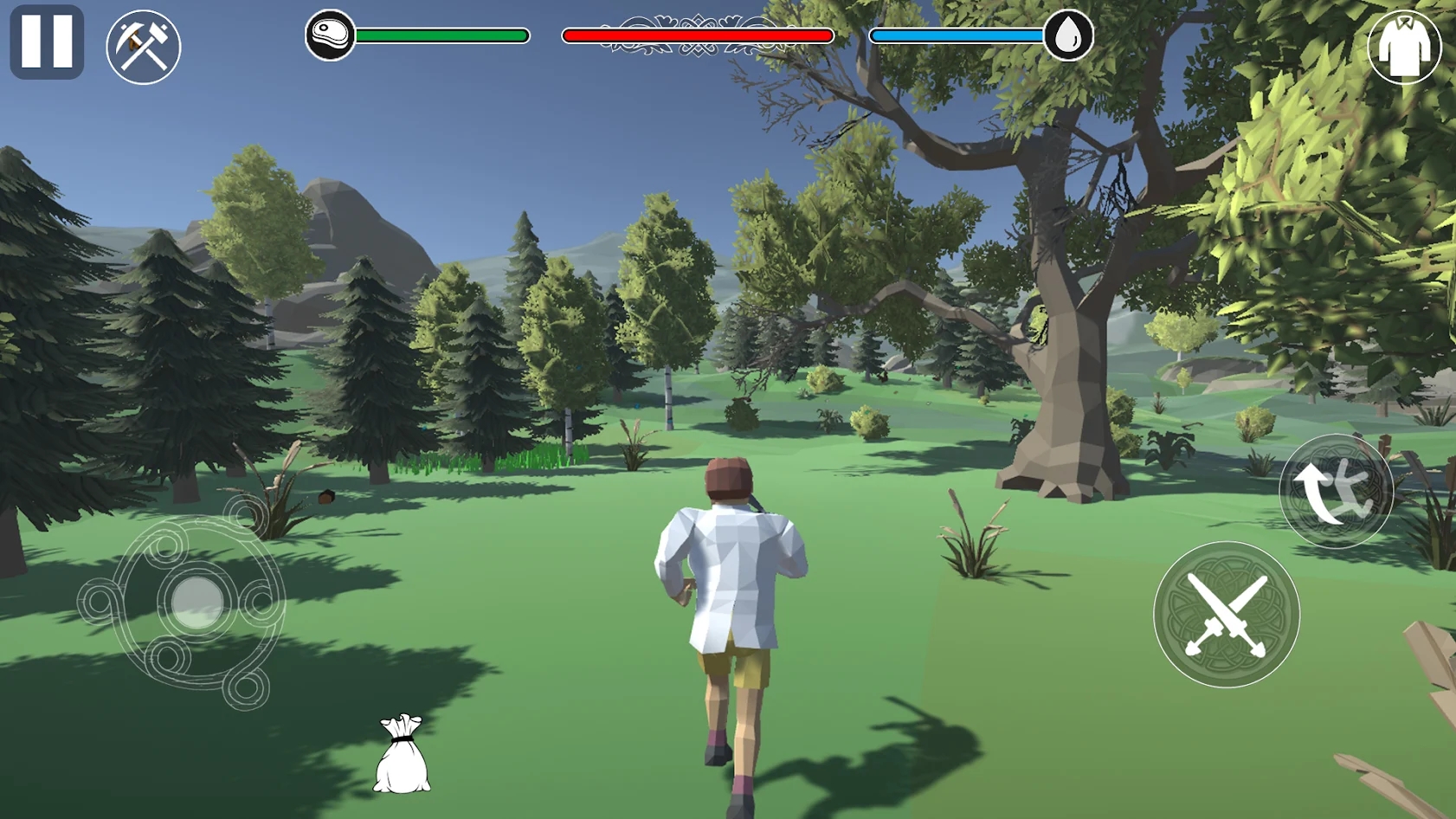Tap the blue thirst bar
This screenshot has width=1456, height=819.
click(x=957, y=35)
